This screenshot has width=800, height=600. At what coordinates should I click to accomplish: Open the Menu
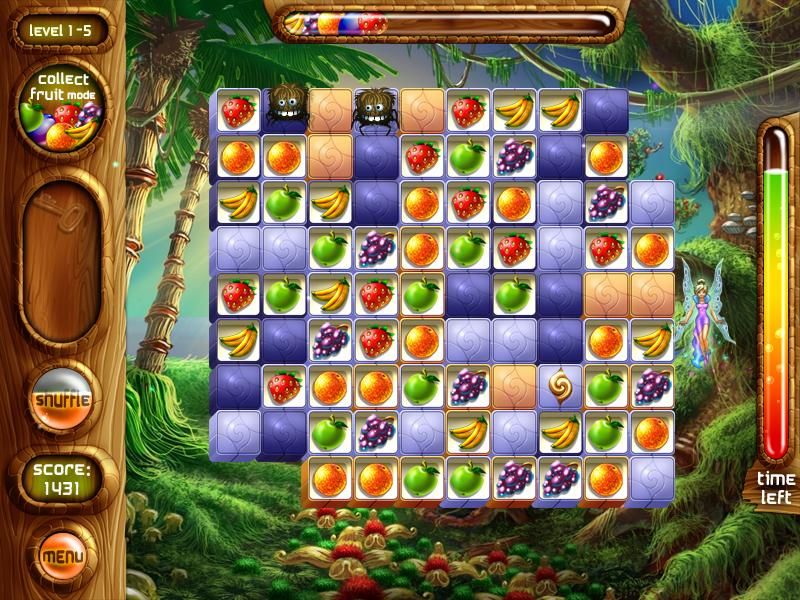click(x=62, y=552)
